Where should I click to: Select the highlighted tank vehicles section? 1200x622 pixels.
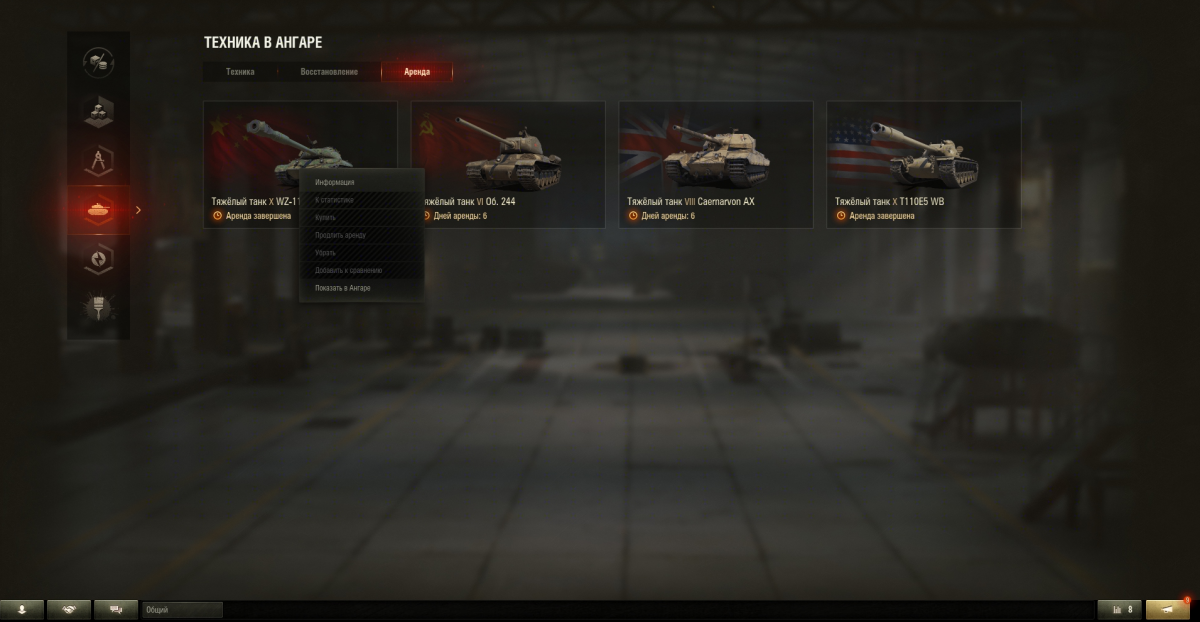[x=98, y=210]
